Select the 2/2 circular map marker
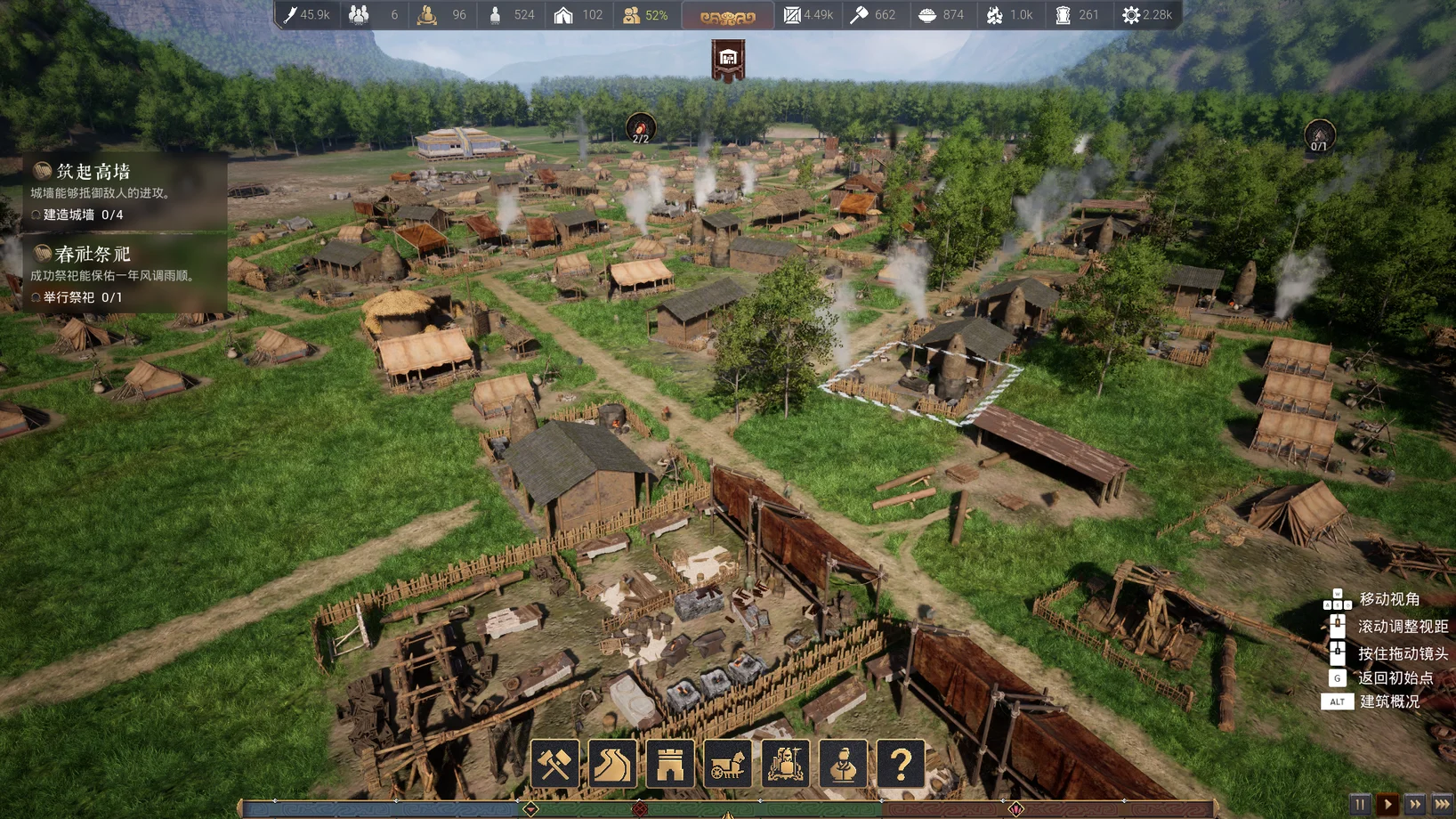The width and height of the screenshot is (1456, 819). point(641,129)
